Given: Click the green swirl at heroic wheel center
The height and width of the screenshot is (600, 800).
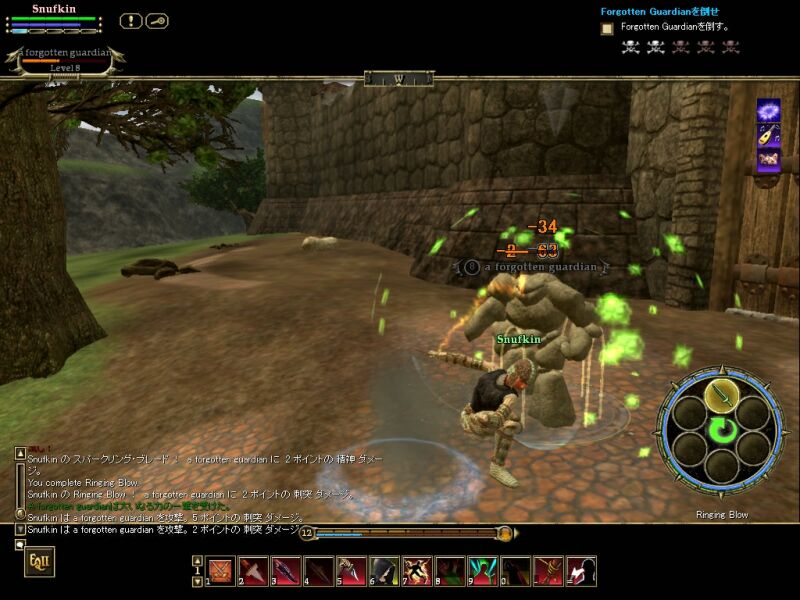Looking at the screenshot, I should (720, 431).
